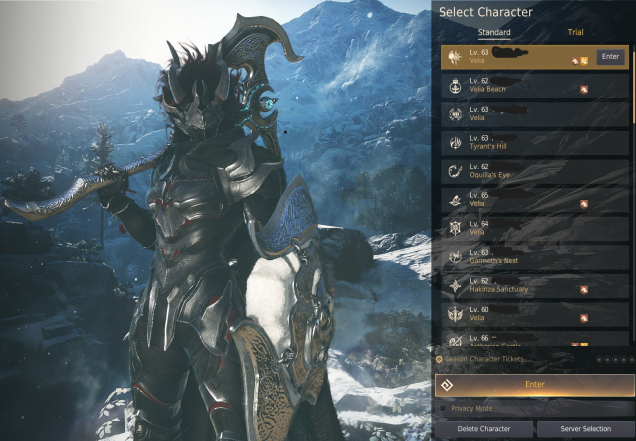636x441 pixels.
Task: Toggle the Privacy Mode checkbox
Action: point(445,408)
